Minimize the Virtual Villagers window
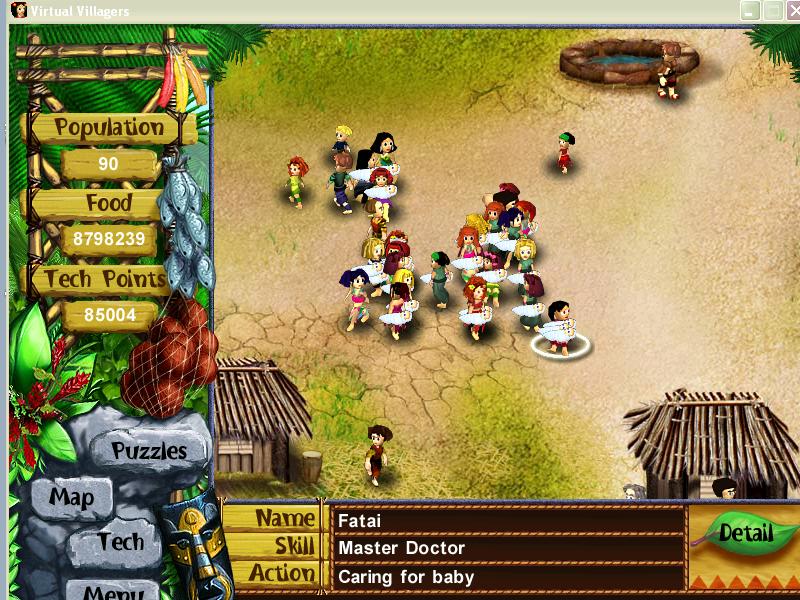 pos(750,11)
